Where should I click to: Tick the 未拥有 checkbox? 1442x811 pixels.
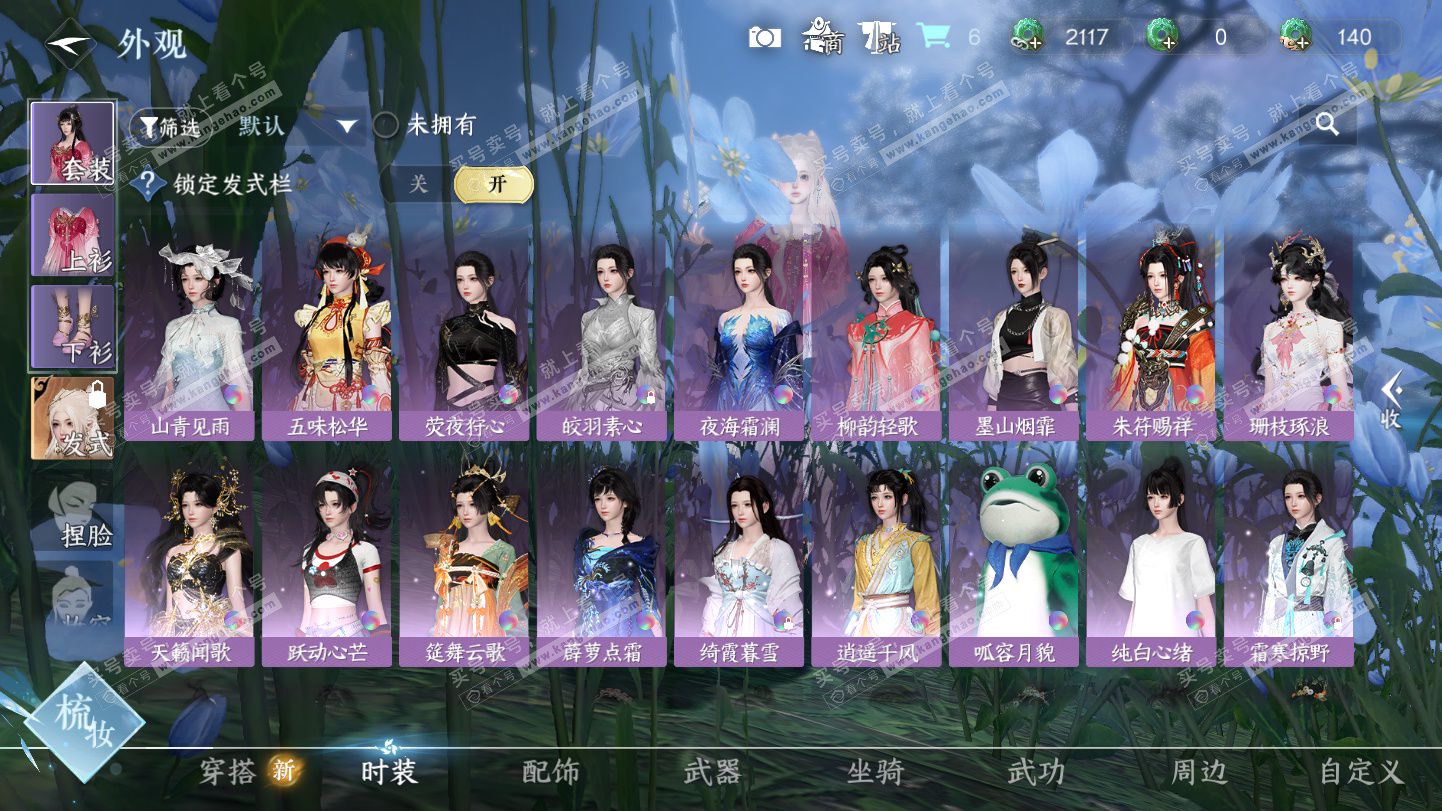coord(386,126)
